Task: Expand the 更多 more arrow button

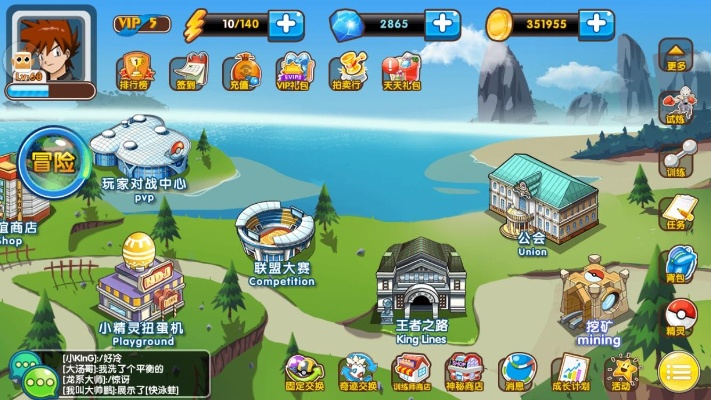Action: click(677, 54)
